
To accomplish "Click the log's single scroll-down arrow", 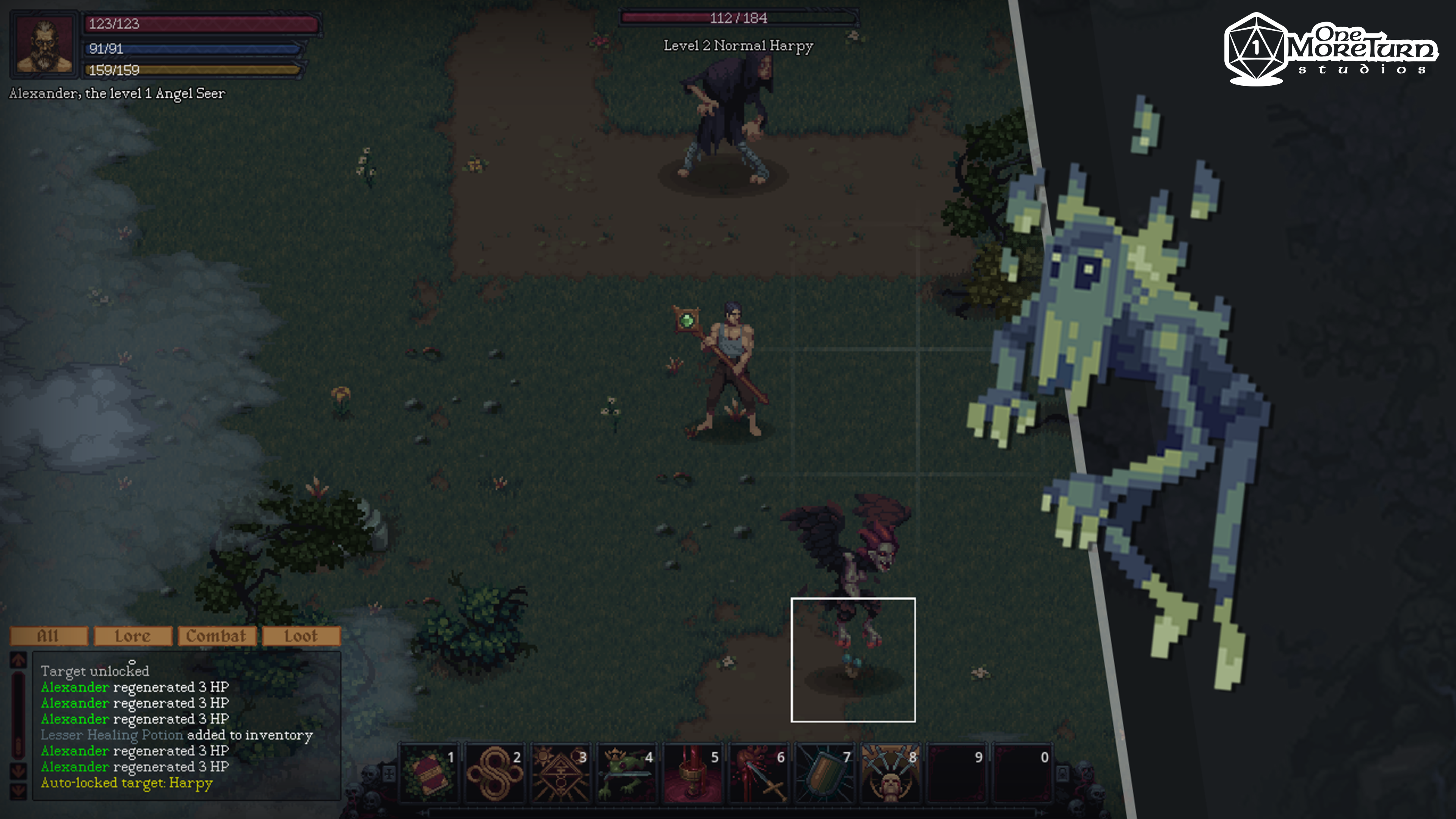I will 19,770.
